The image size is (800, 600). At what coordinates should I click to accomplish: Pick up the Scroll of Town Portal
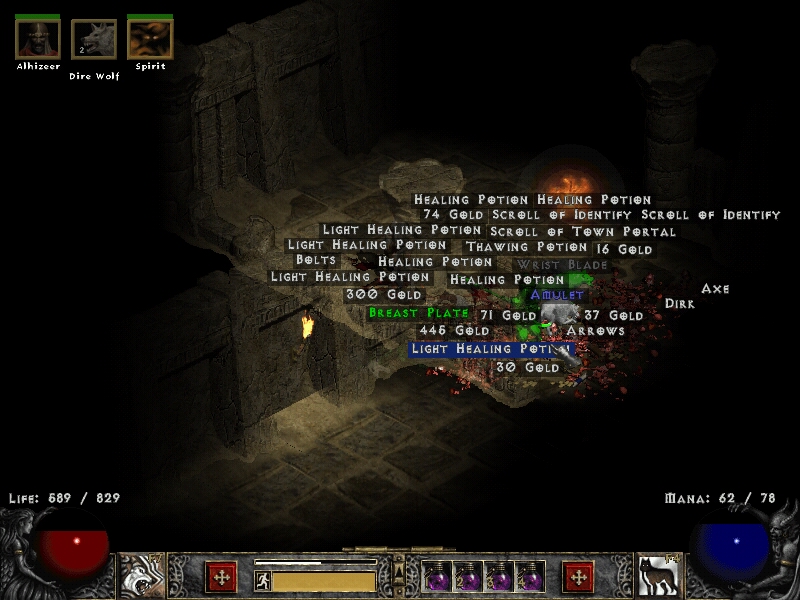click(582, 232)
